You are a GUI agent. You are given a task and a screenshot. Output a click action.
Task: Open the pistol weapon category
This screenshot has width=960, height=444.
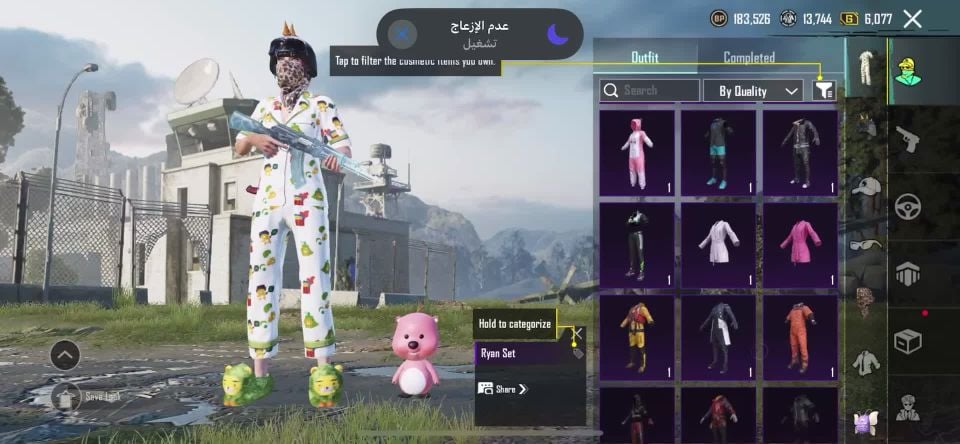point(908,140)
